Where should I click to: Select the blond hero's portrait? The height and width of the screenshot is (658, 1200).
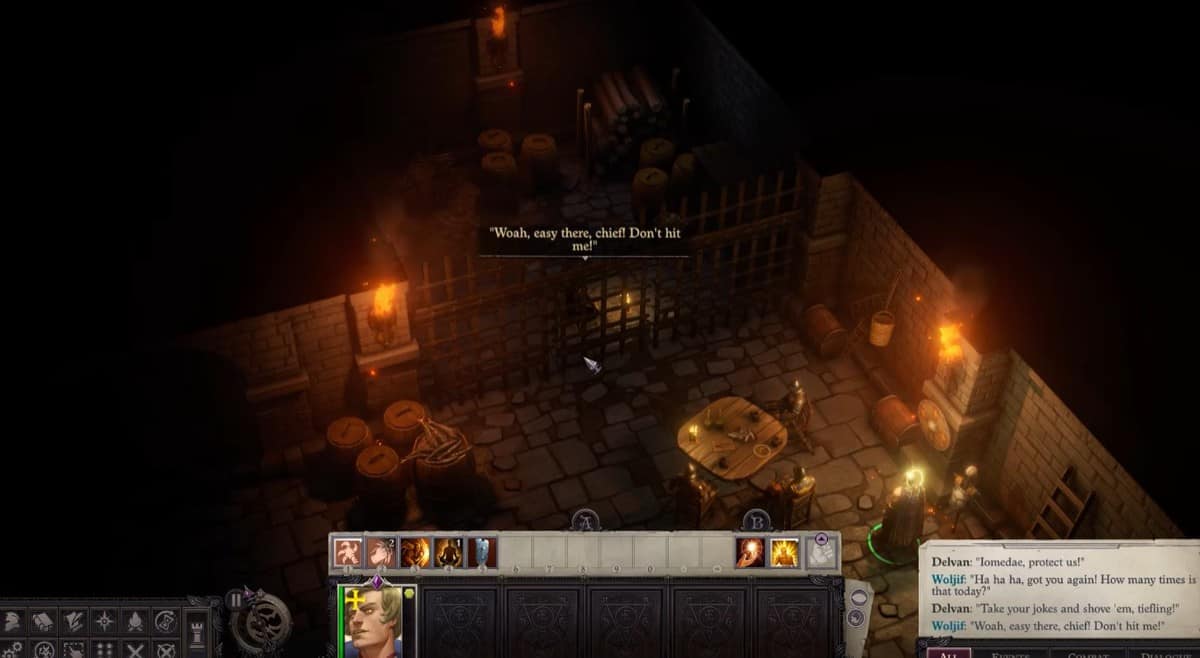tap(377, 622)
